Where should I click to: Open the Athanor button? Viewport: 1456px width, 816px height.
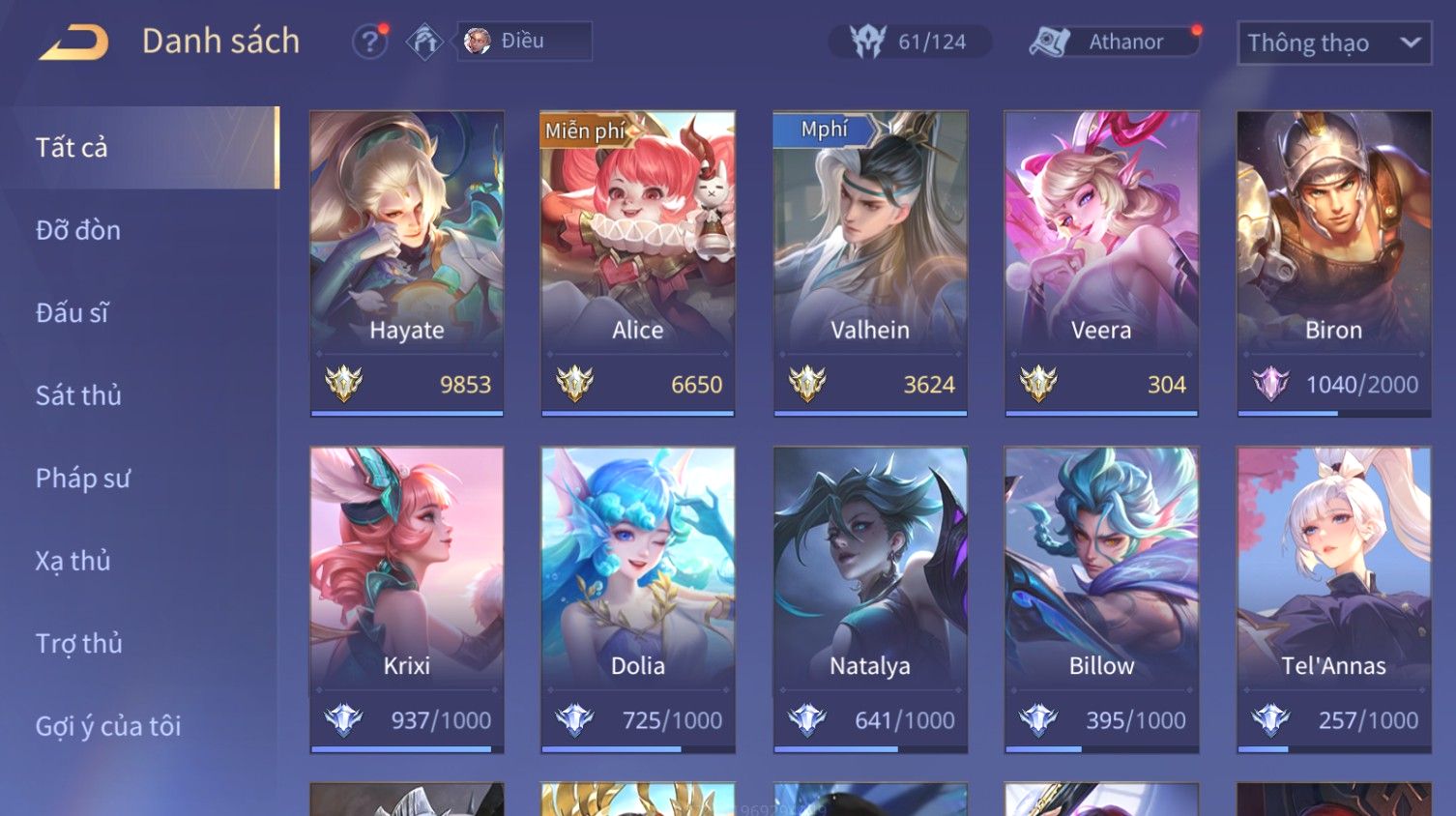click(1113, 42)
